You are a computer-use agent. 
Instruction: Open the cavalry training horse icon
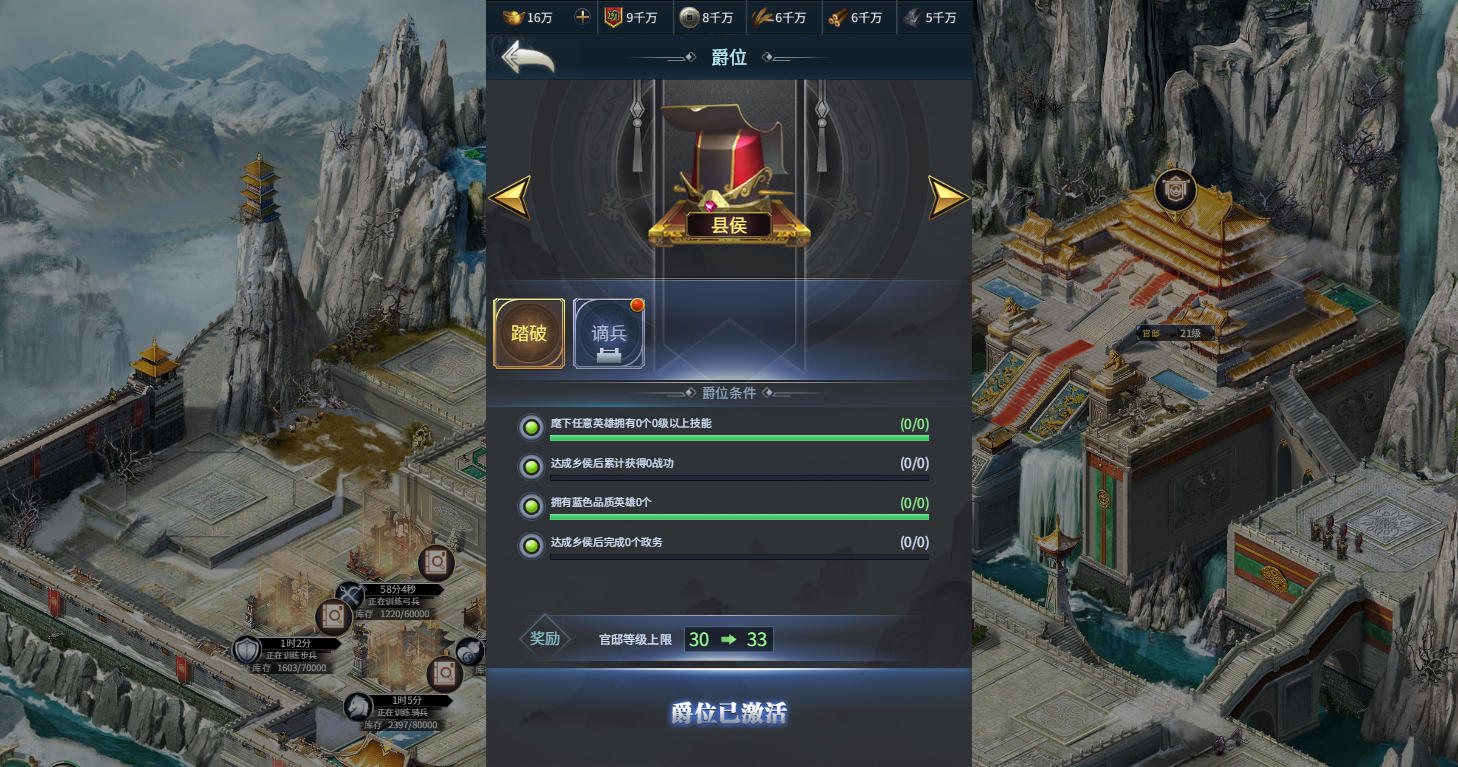point(359,706)
